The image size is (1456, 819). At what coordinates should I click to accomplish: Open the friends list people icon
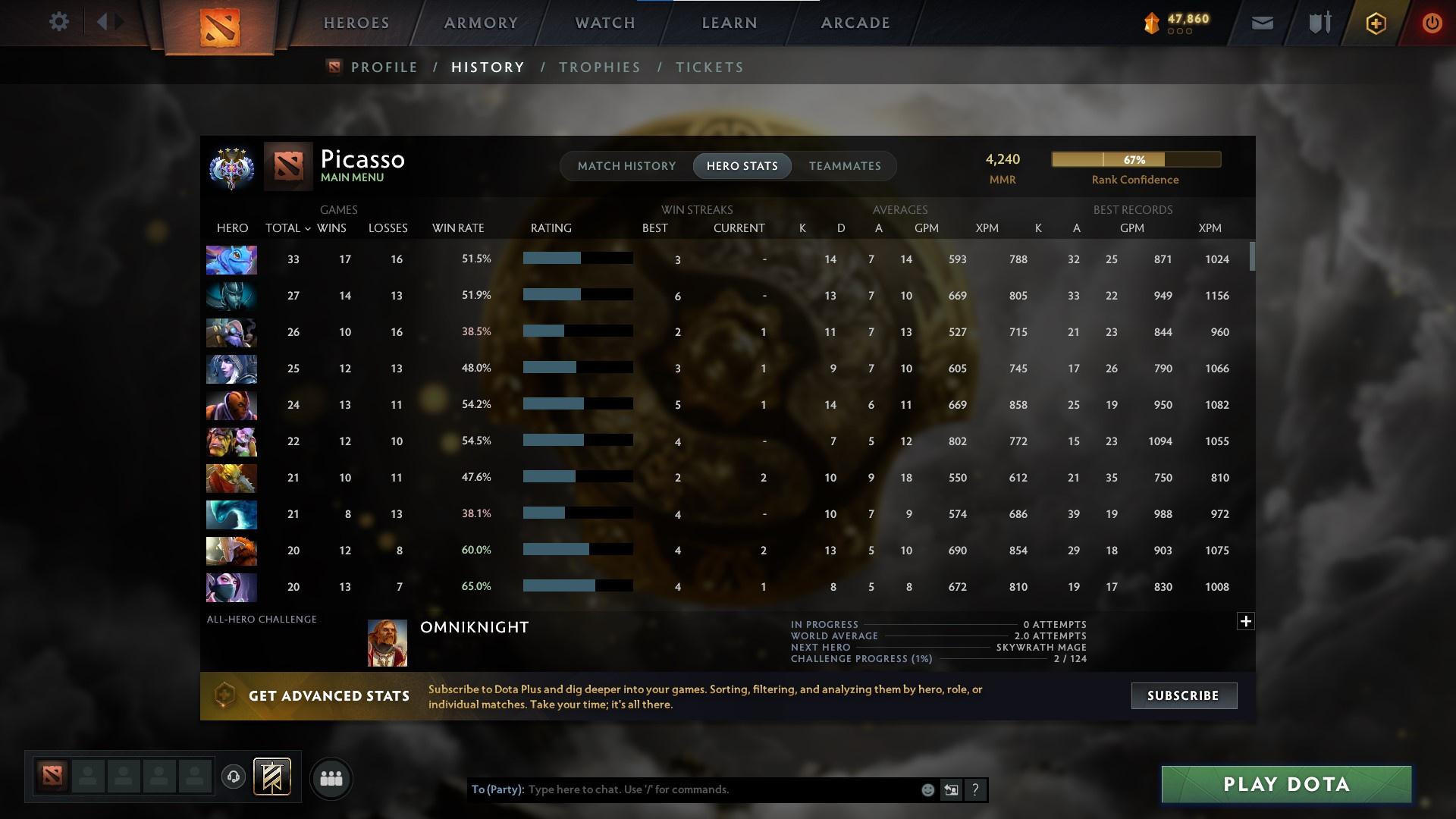(x=331, y=778)
